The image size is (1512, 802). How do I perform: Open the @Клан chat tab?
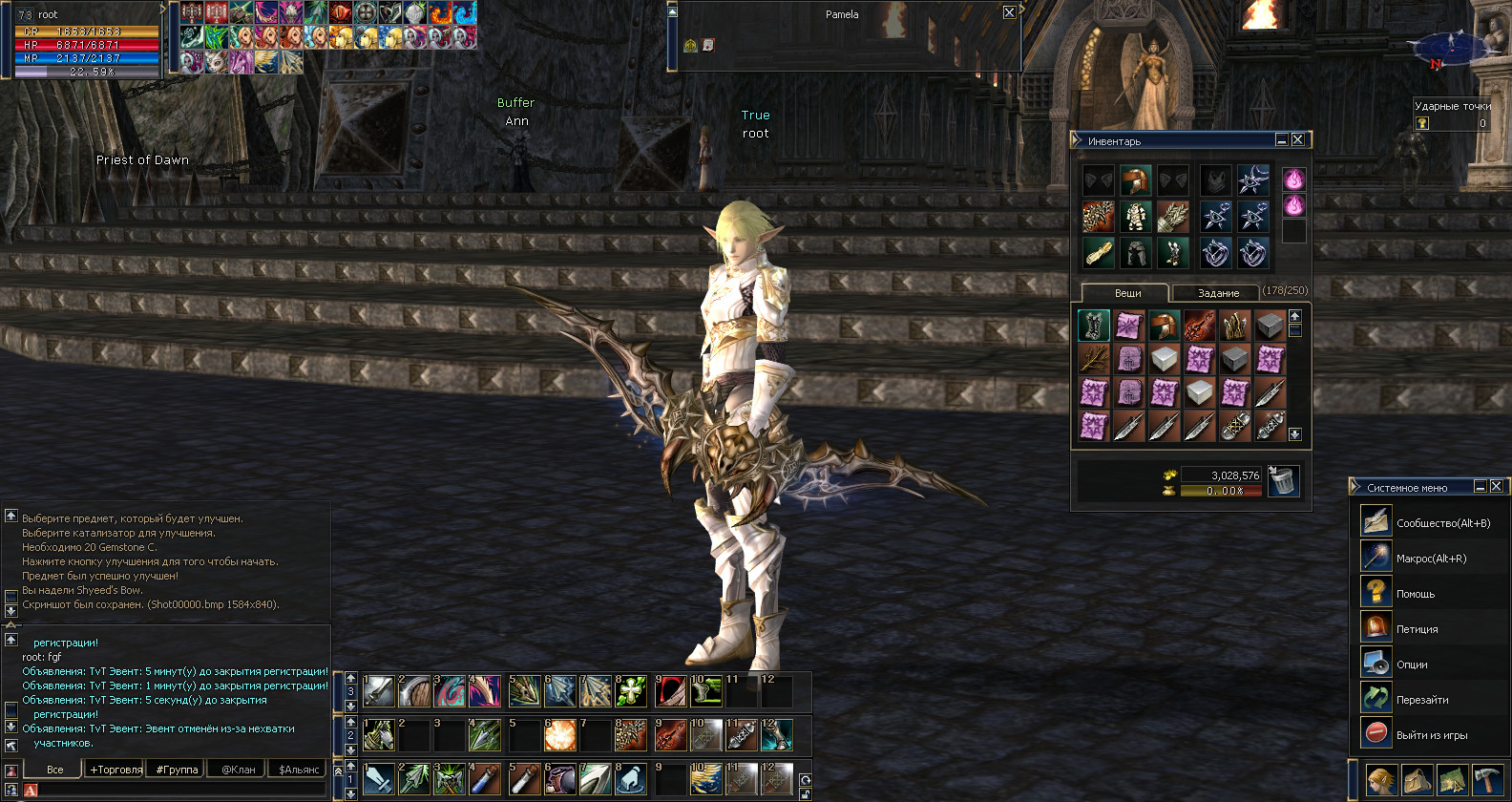click(238, 770)
